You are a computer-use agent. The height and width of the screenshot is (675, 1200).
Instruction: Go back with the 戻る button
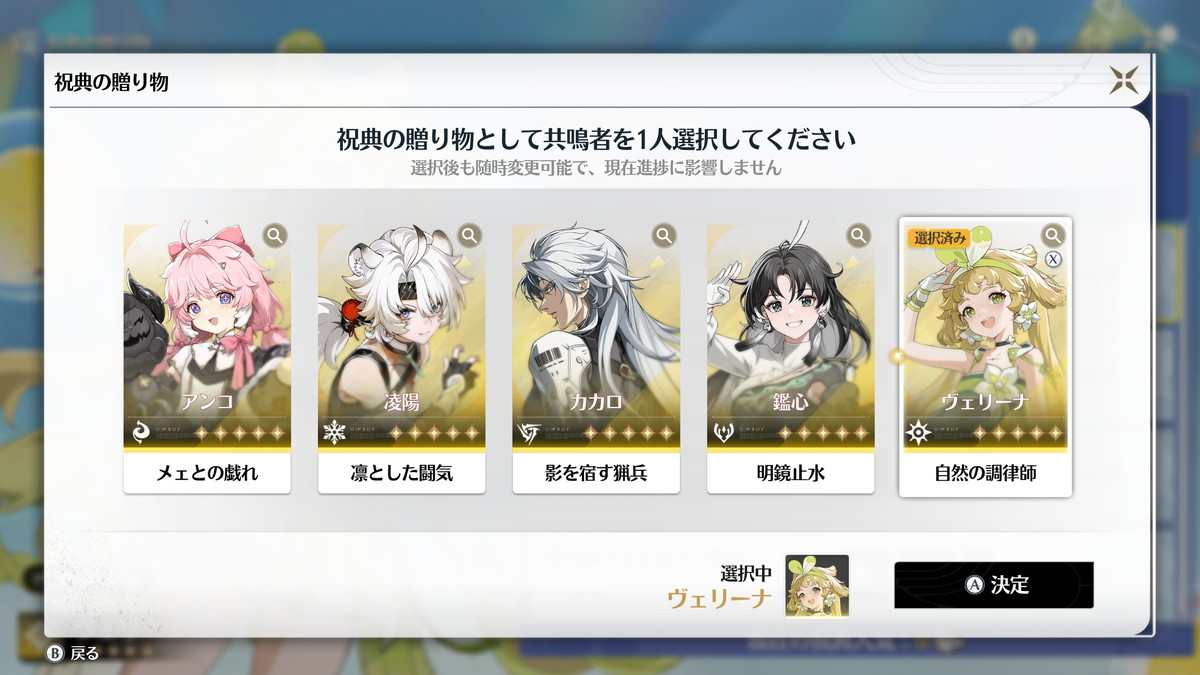[74, 654]
